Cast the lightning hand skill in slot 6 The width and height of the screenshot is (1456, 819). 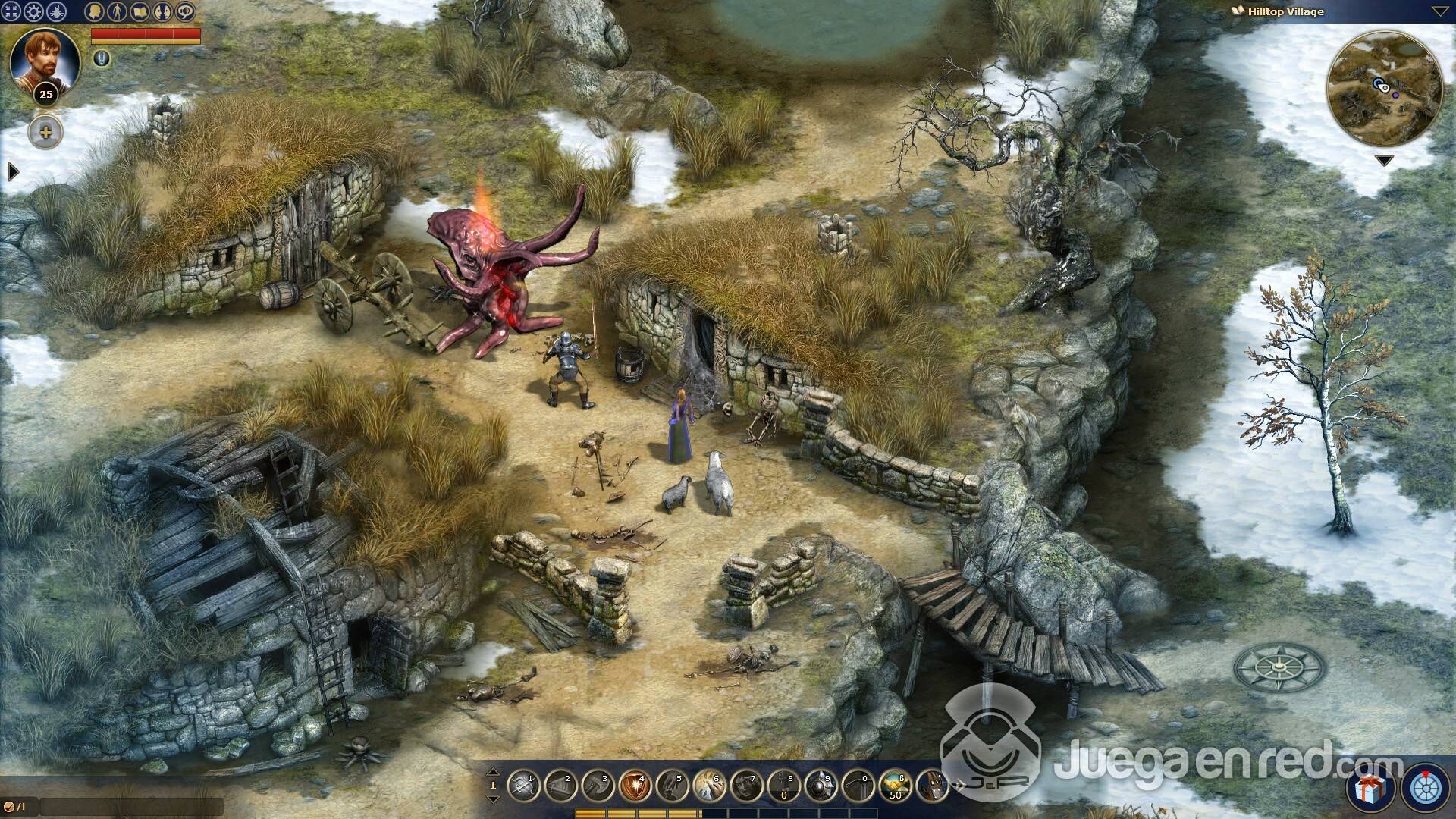pos(709,786)
